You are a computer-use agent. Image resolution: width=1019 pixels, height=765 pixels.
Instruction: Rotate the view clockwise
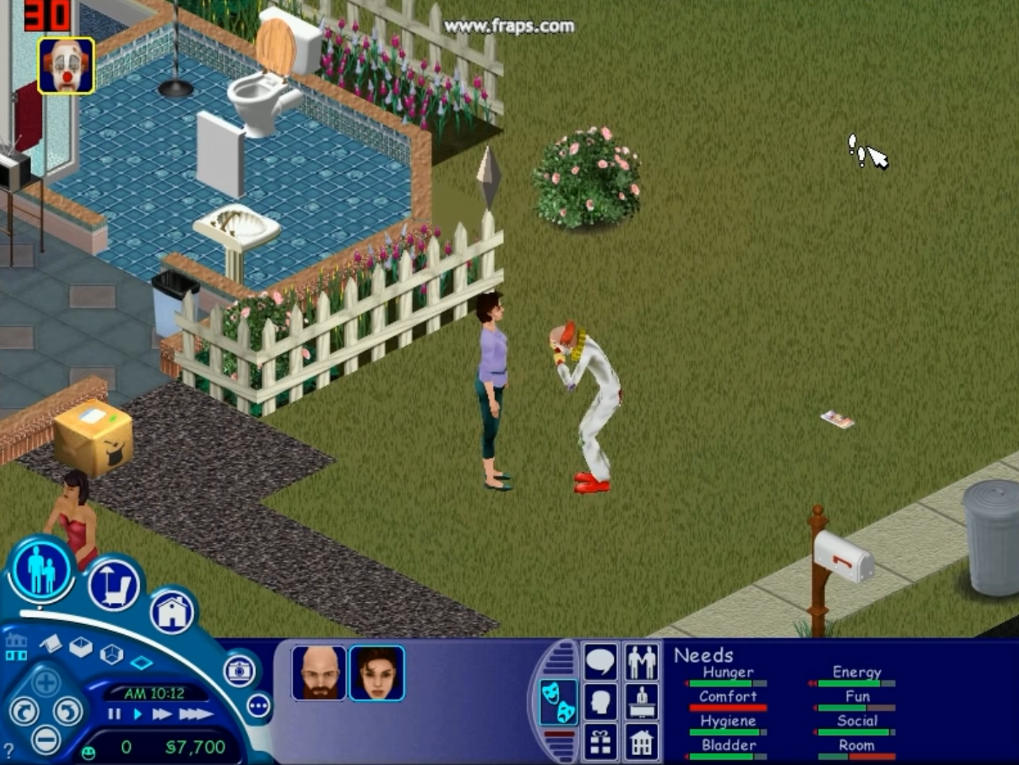coord(68,711)
